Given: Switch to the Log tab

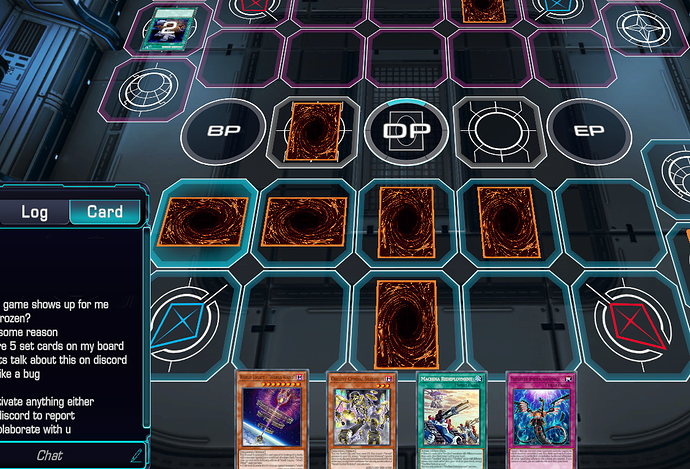Looking at the screenshot, I should [34, 212].
